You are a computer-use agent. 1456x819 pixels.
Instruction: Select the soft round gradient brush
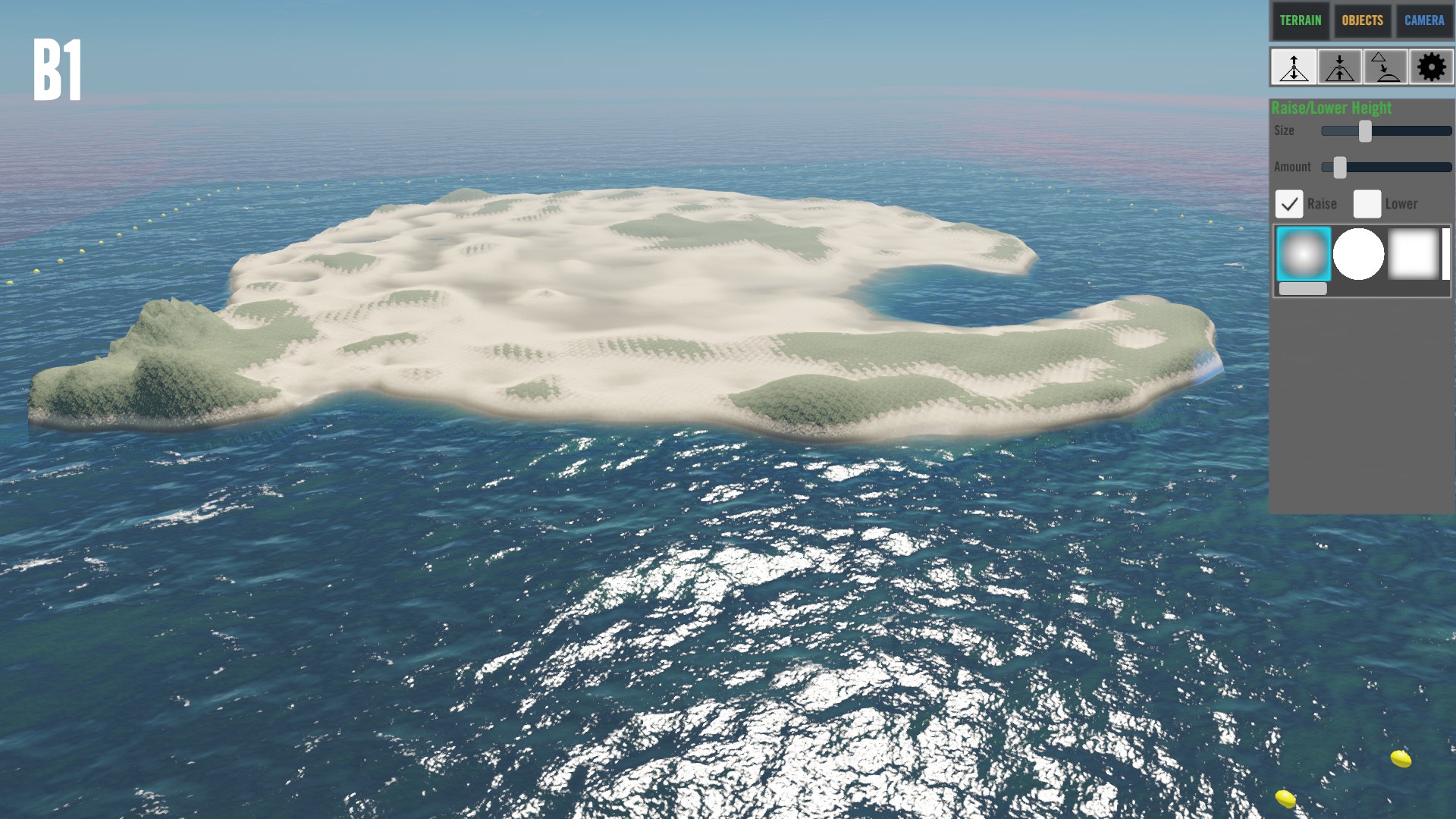tap(1304, 254)
